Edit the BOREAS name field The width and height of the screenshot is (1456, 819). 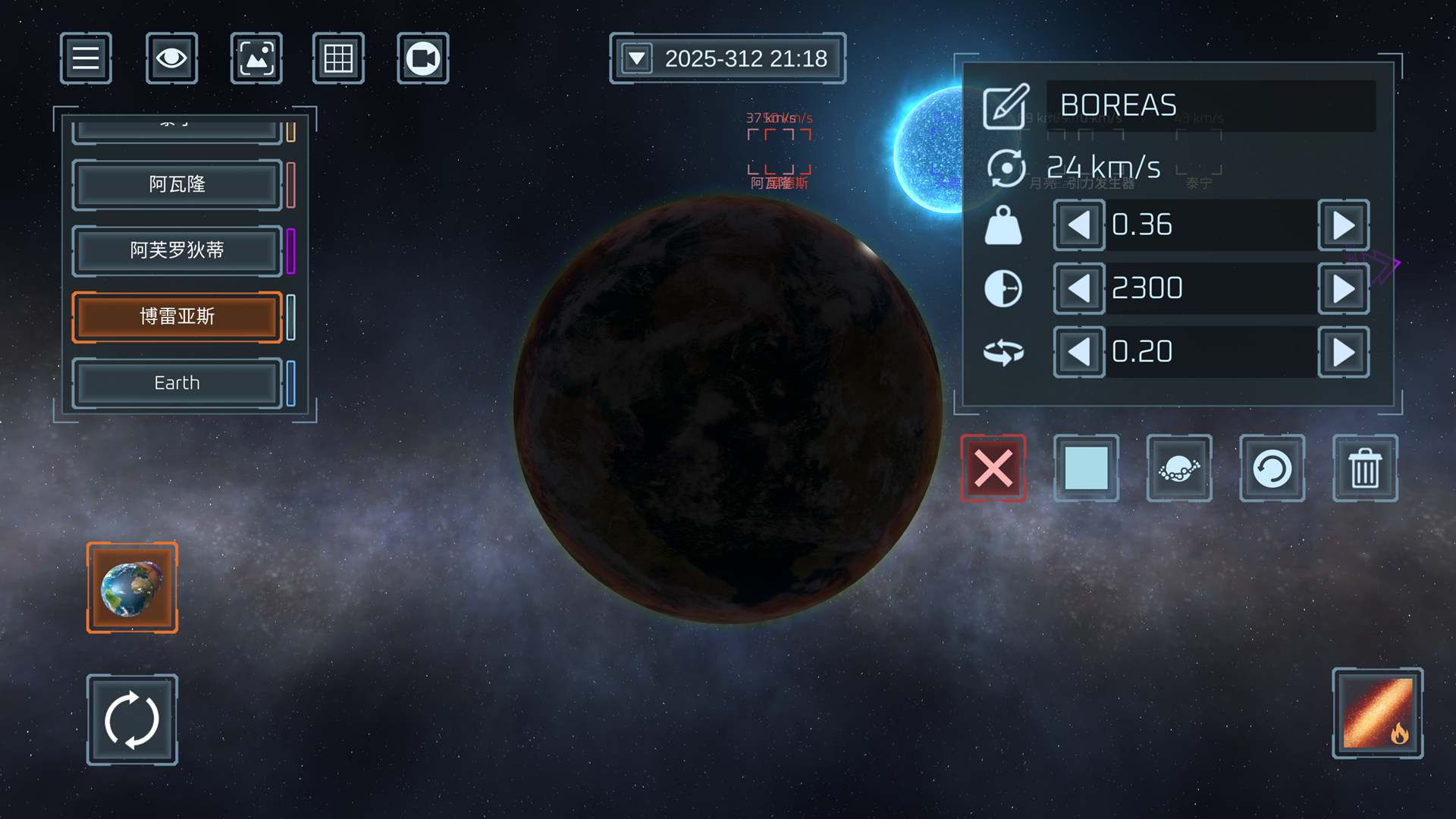click(x=1210, y=105)
